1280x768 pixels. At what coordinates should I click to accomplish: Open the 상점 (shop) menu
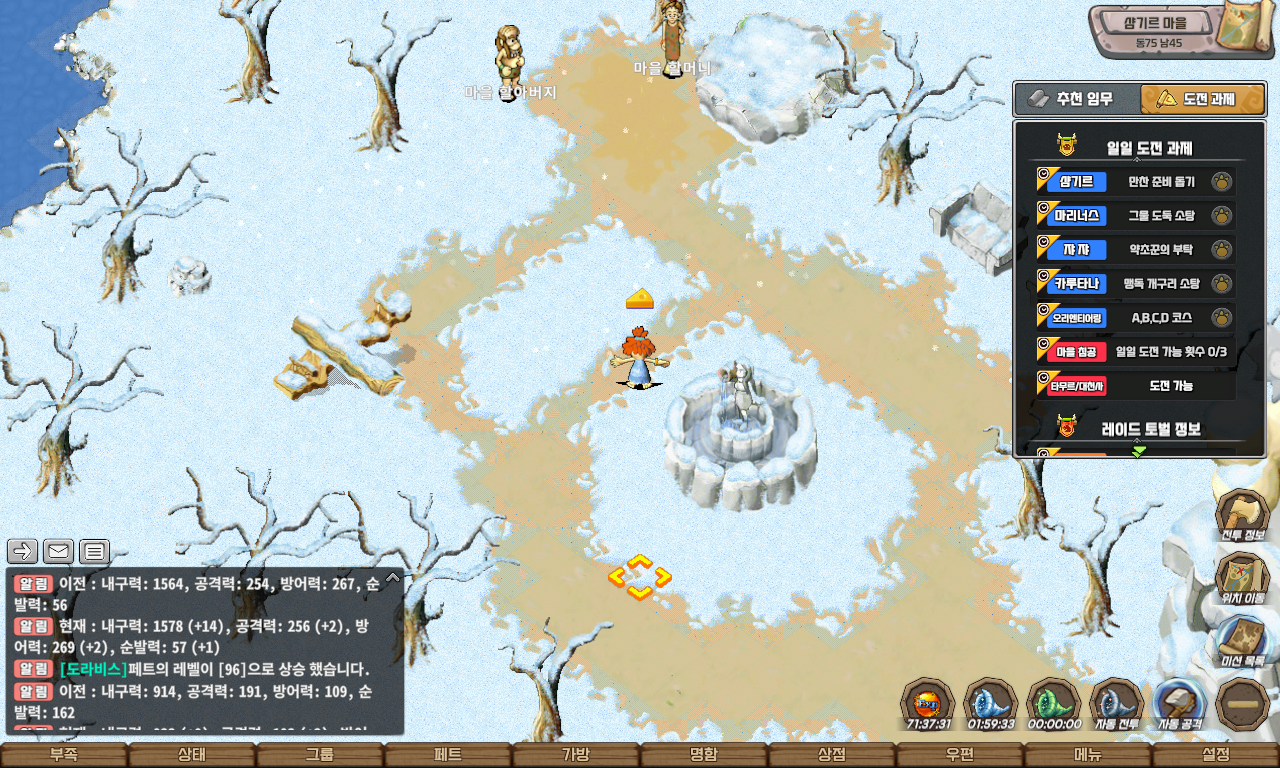pos(832,755)
